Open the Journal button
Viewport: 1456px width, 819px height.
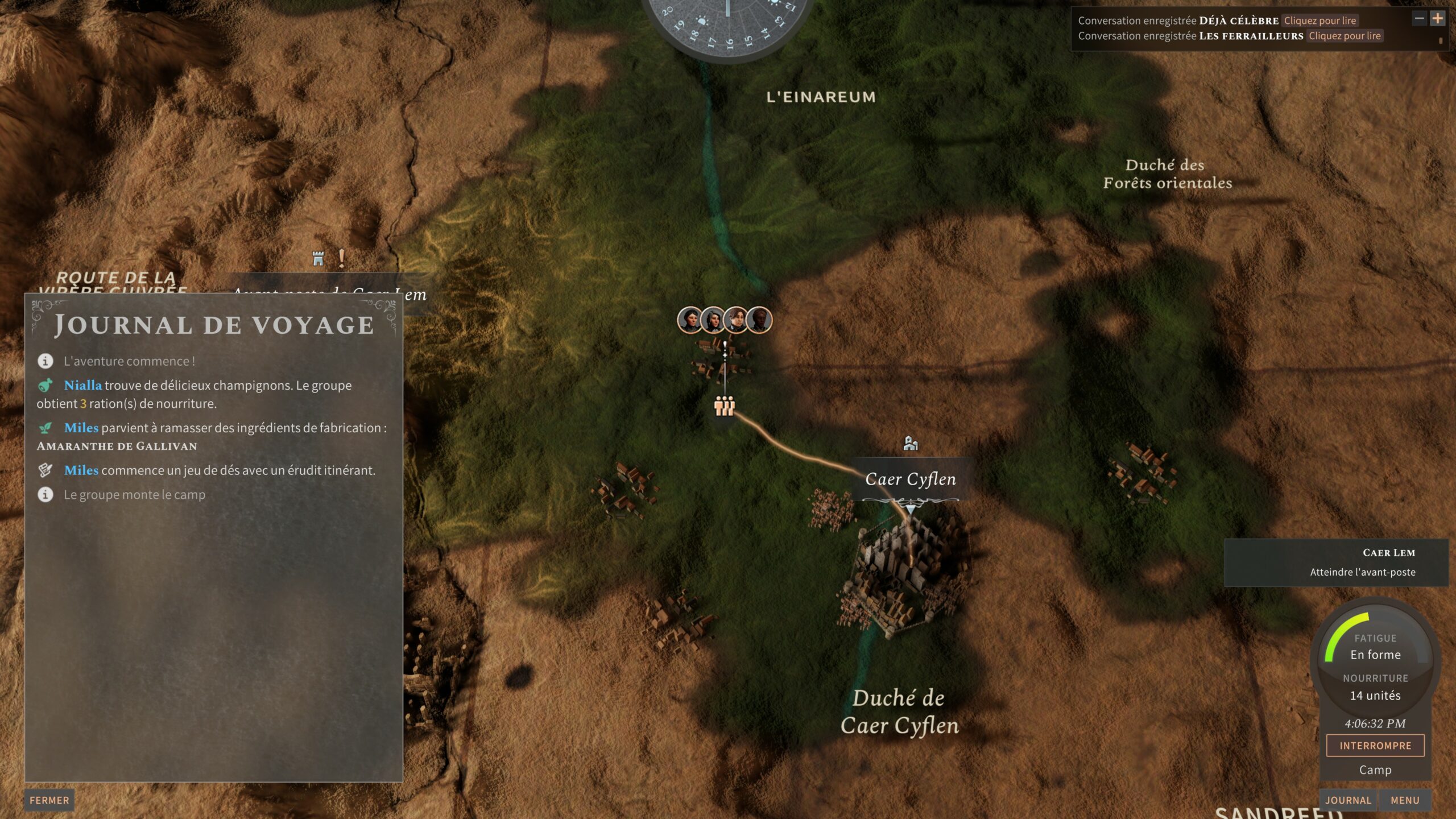pyautogui.click(x=1348, y=800)
